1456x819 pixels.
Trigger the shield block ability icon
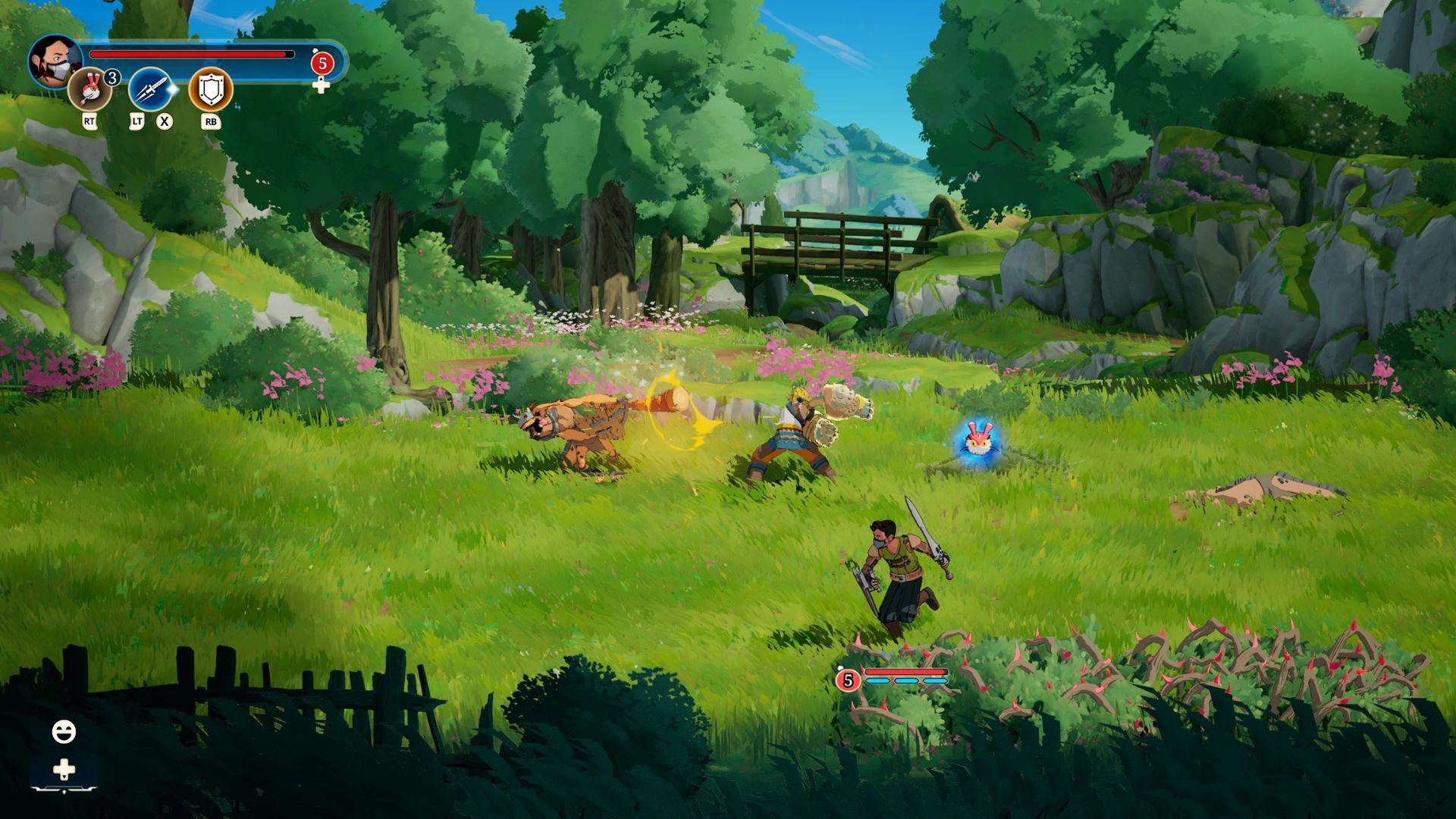(210, 89)
